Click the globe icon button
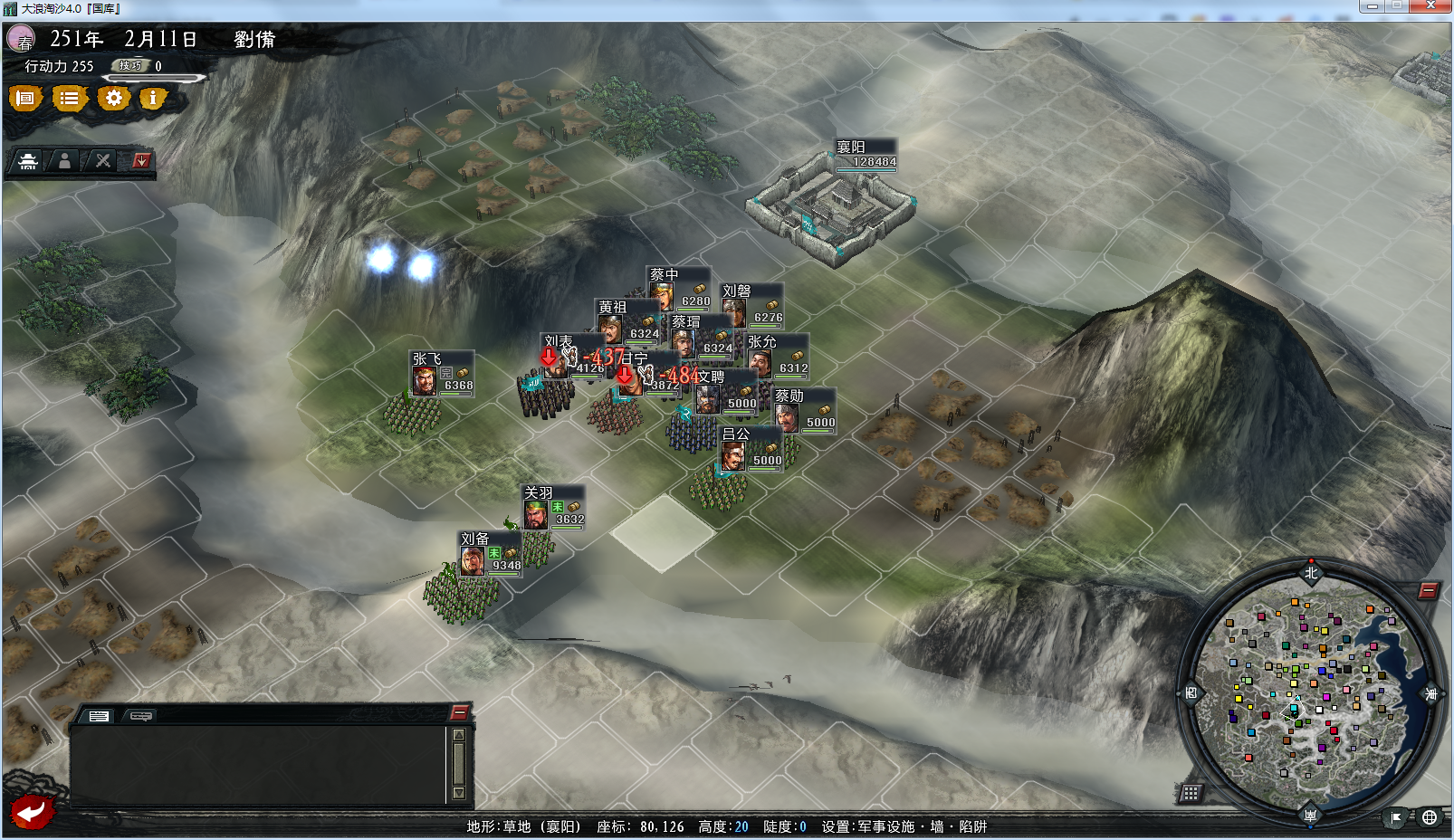1454x840 pixels. 1430,817
